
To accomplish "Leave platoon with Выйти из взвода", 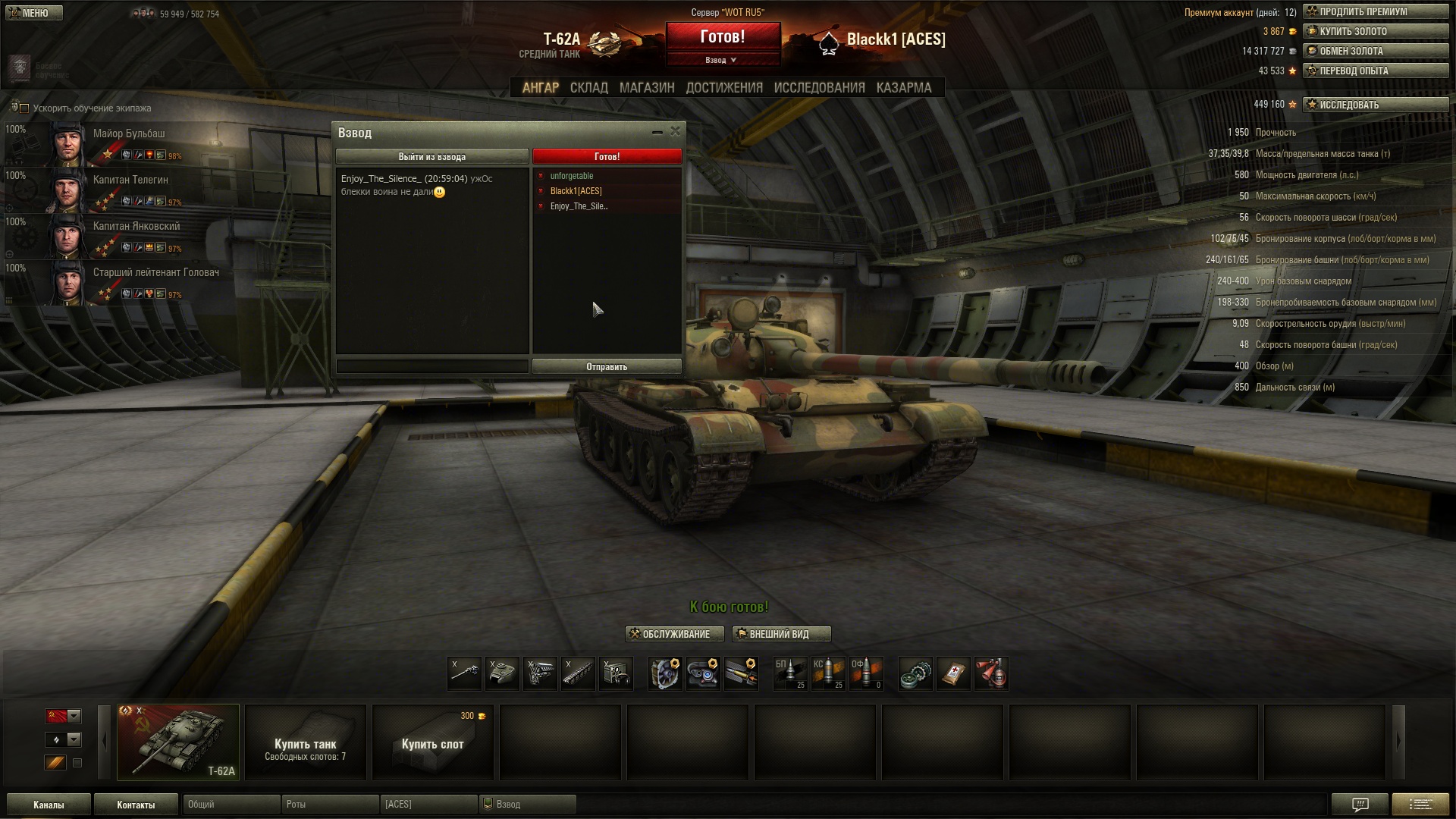I will (431, 157).
